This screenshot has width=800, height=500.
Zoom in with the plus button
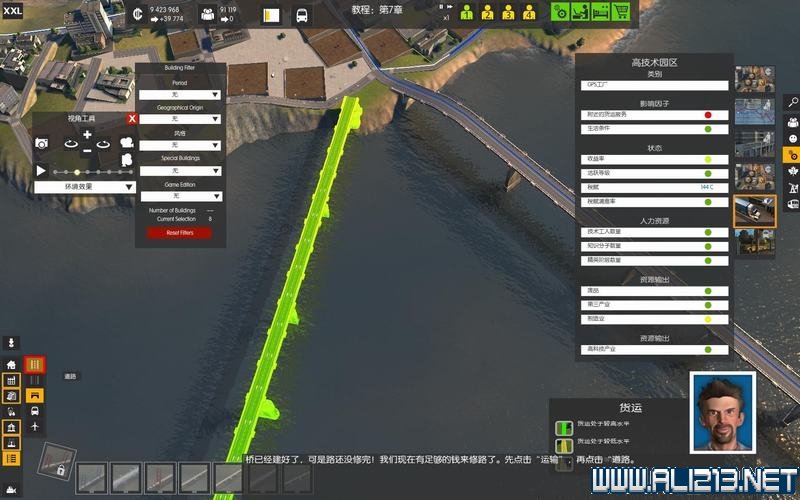tap(87, 134)
